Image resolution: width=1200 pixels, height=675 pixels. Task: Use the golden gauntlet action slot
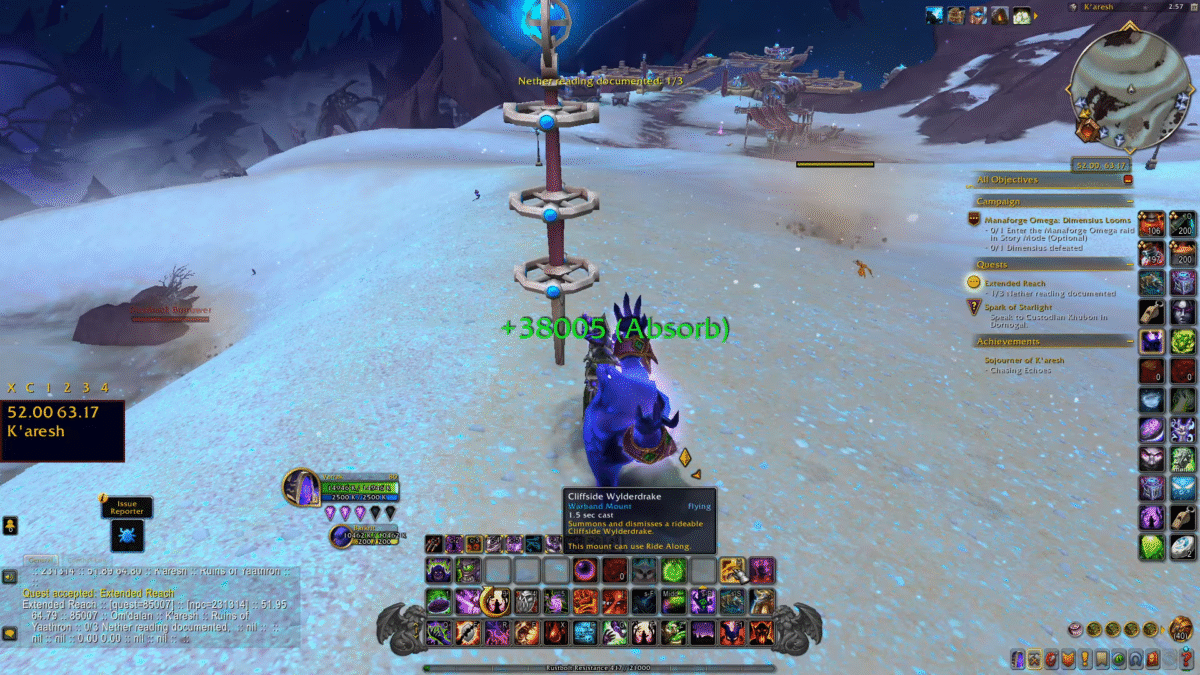click(x=732, y=571)
